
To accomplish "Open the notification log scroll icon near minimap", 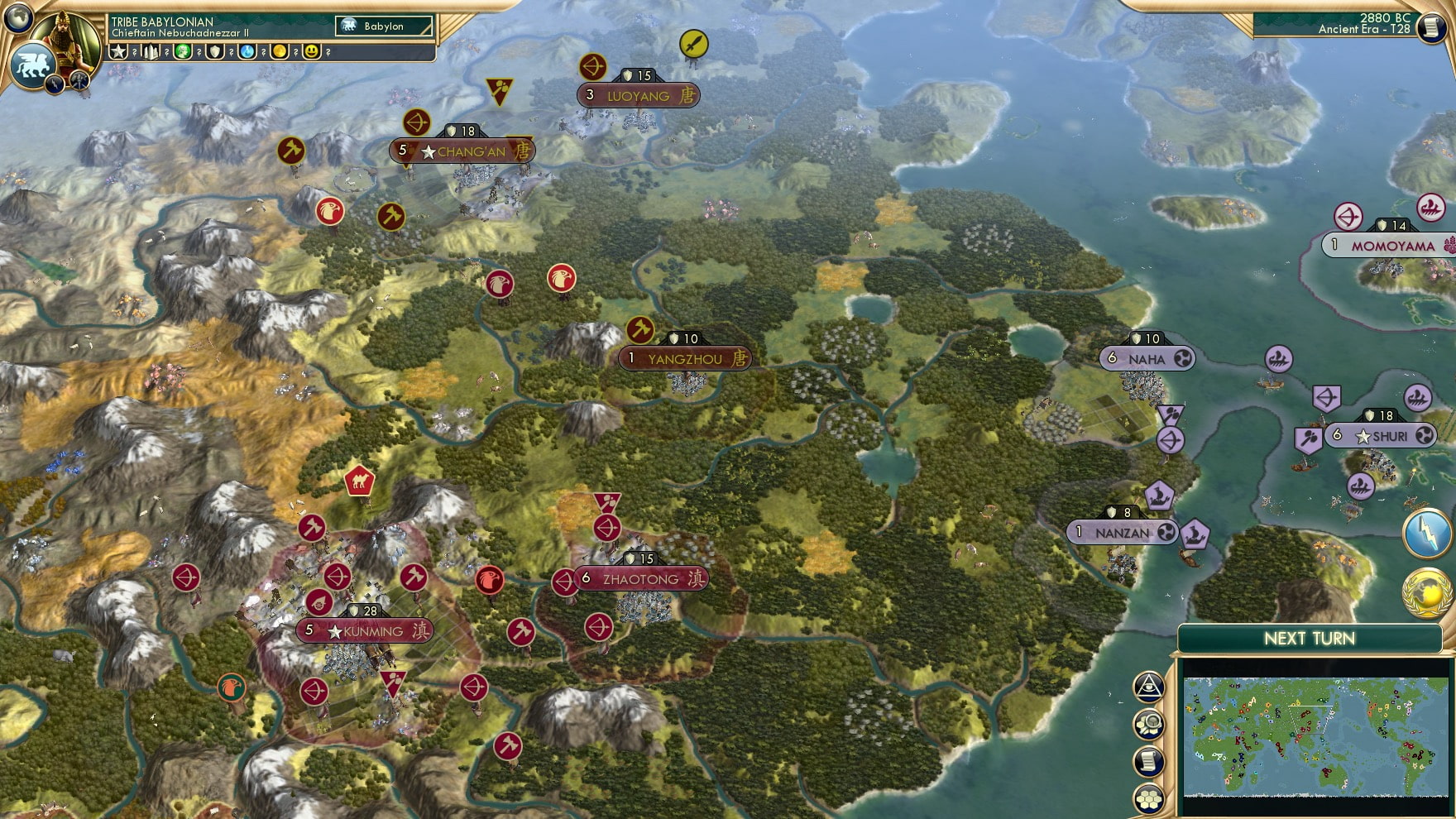I will [1148, 761].
